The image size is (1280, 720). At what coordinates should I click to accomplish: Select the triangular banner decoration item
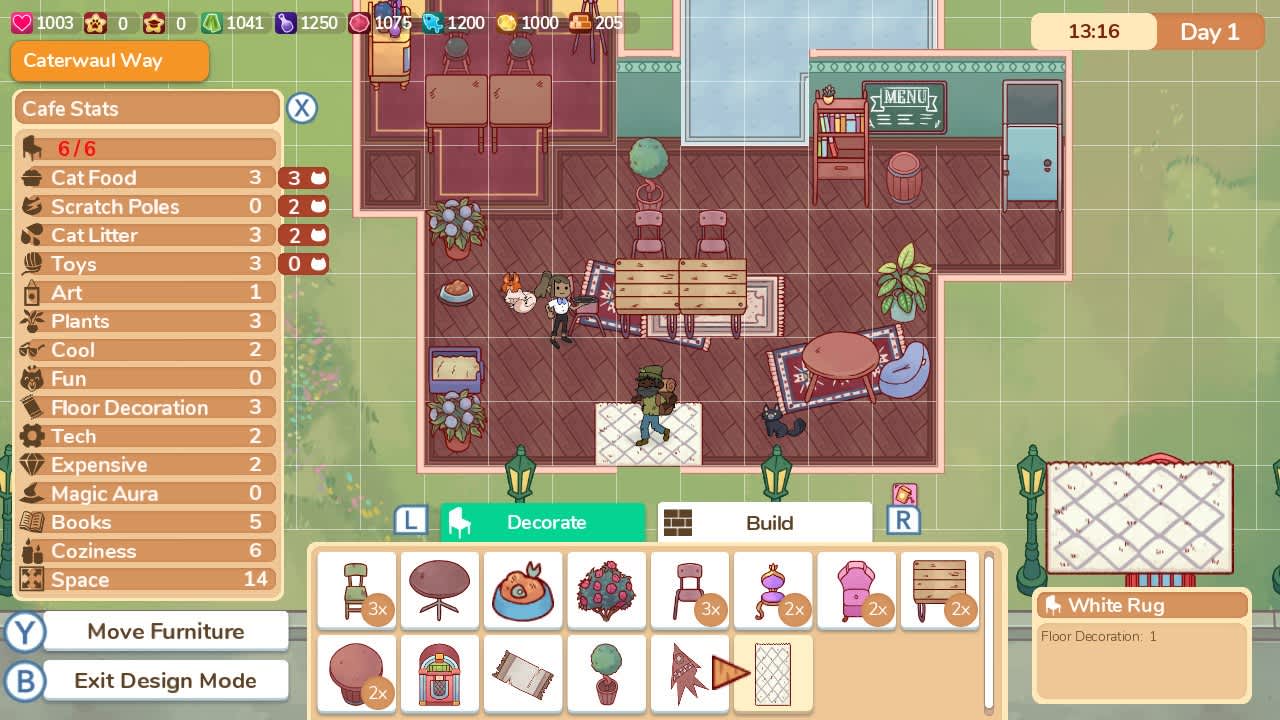click(690, 674)
